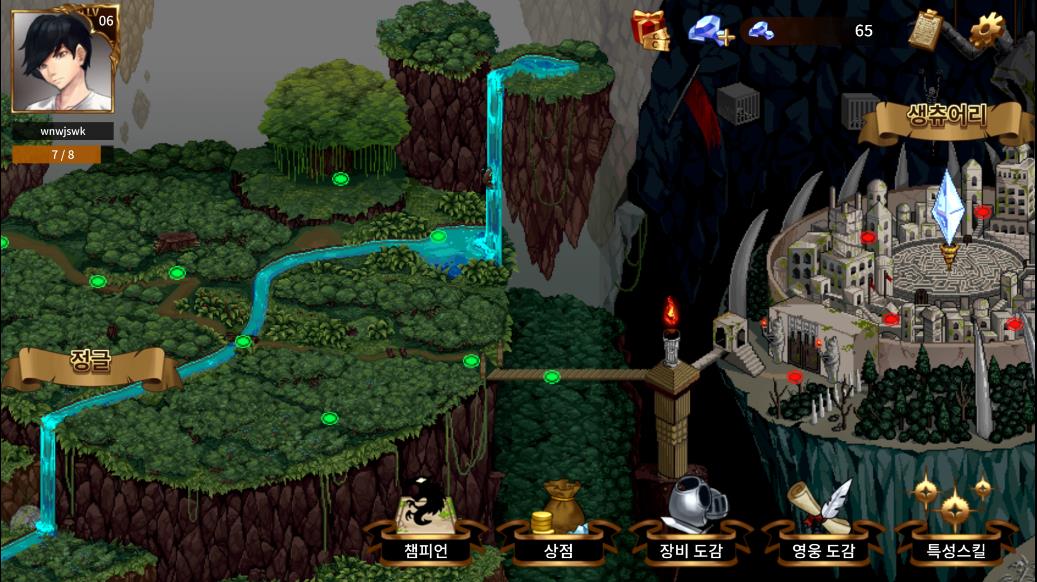
Task: Choose the green stage node on the rope bridge
Action: coord(551,377)
